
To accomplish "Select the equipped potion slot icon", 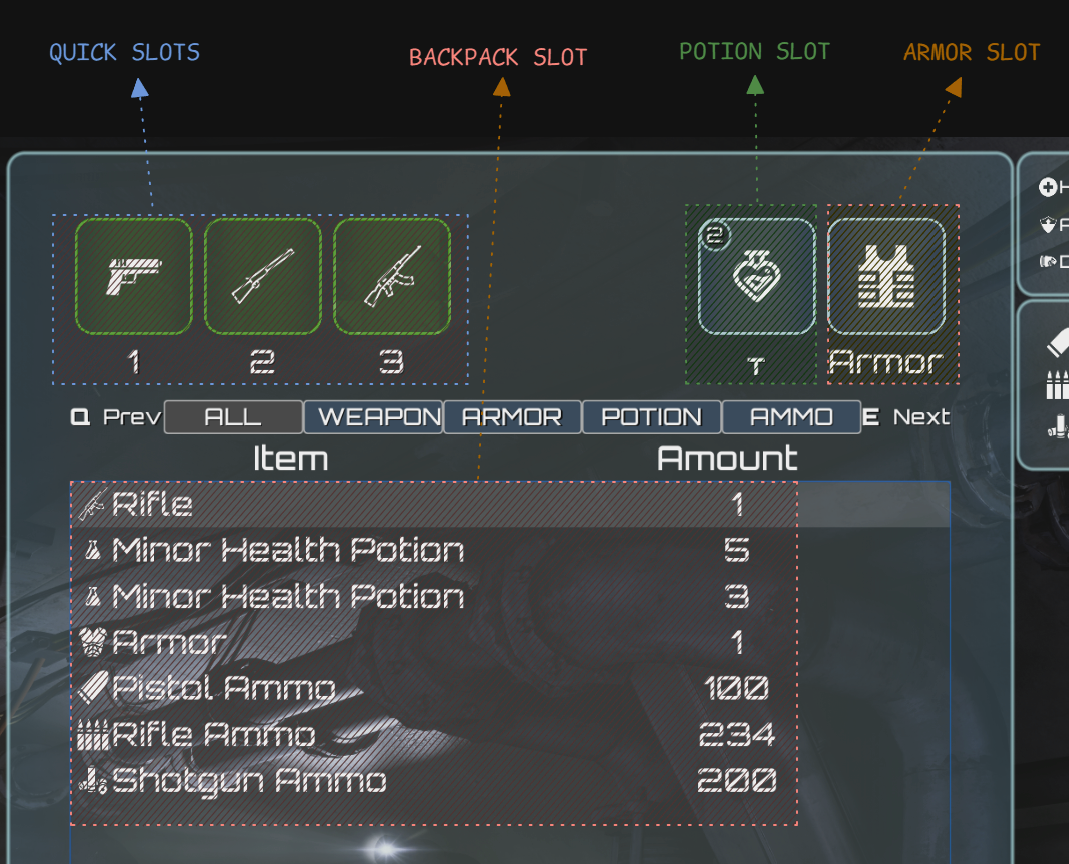I will 756,277.
